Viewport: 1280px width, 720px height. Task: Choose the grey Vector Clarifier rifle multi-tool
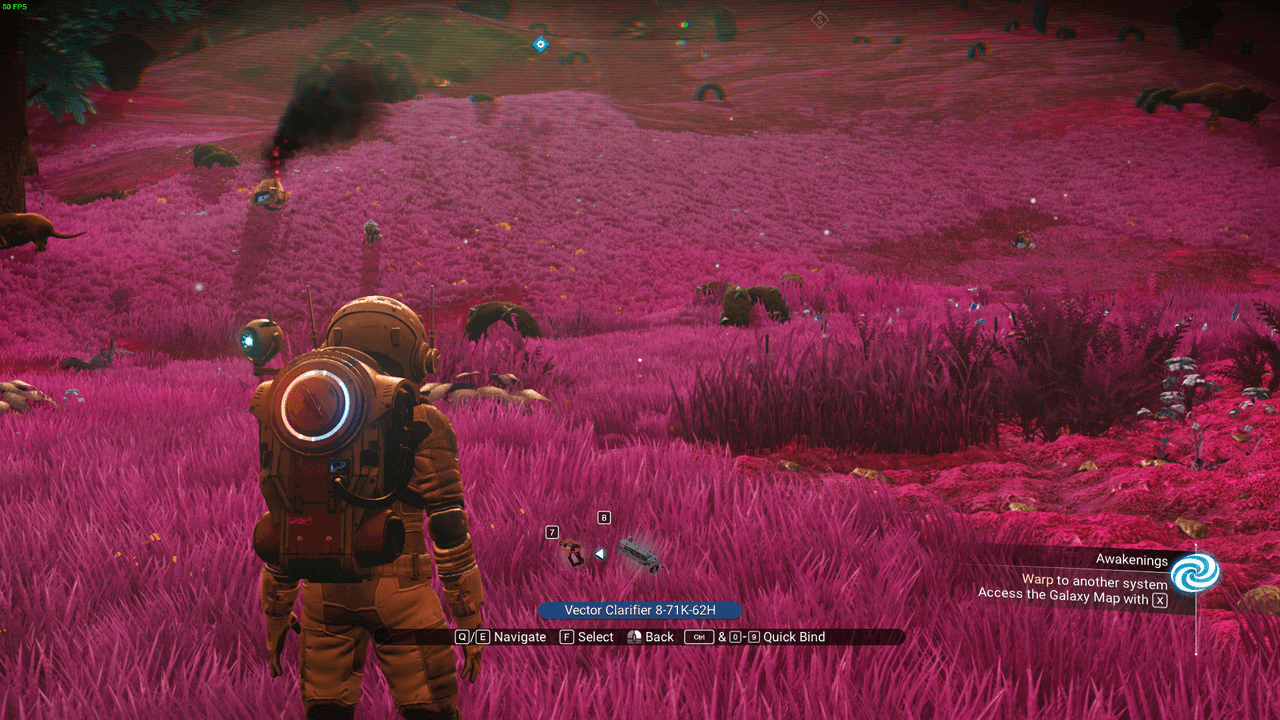click(x=638, y=554)
